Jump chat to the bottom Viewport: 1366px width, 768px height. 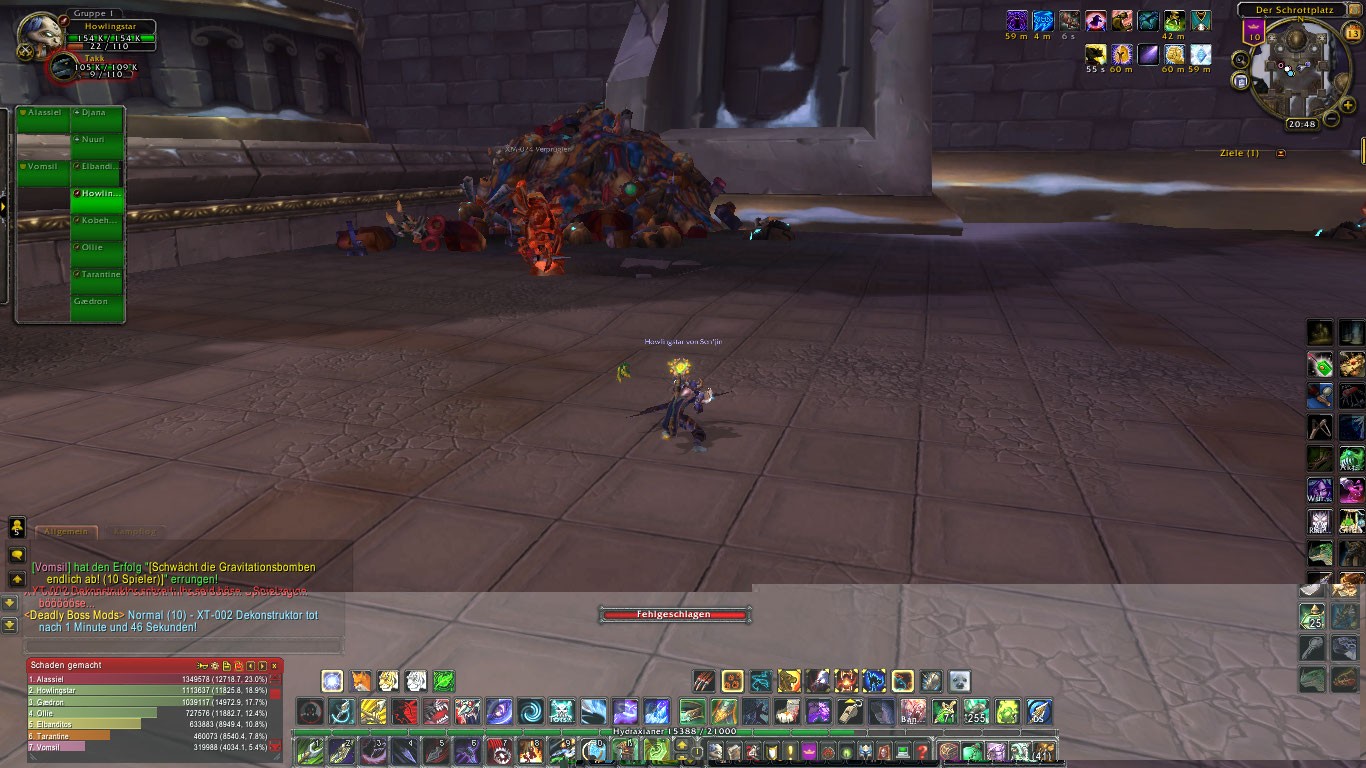[10, 625]
